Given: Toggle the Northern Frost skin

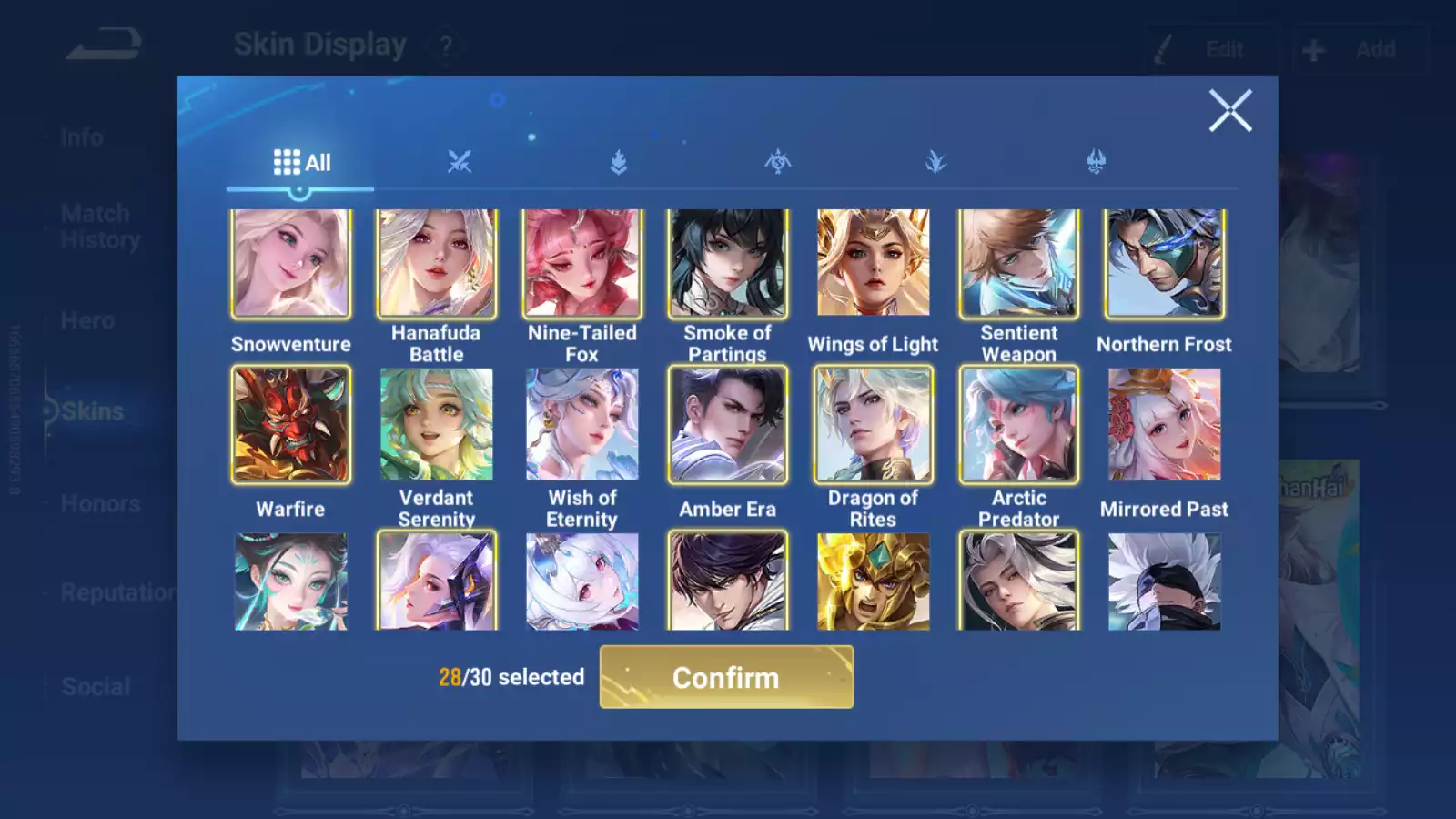Looking at the screenshot, I should point(1165,264).
